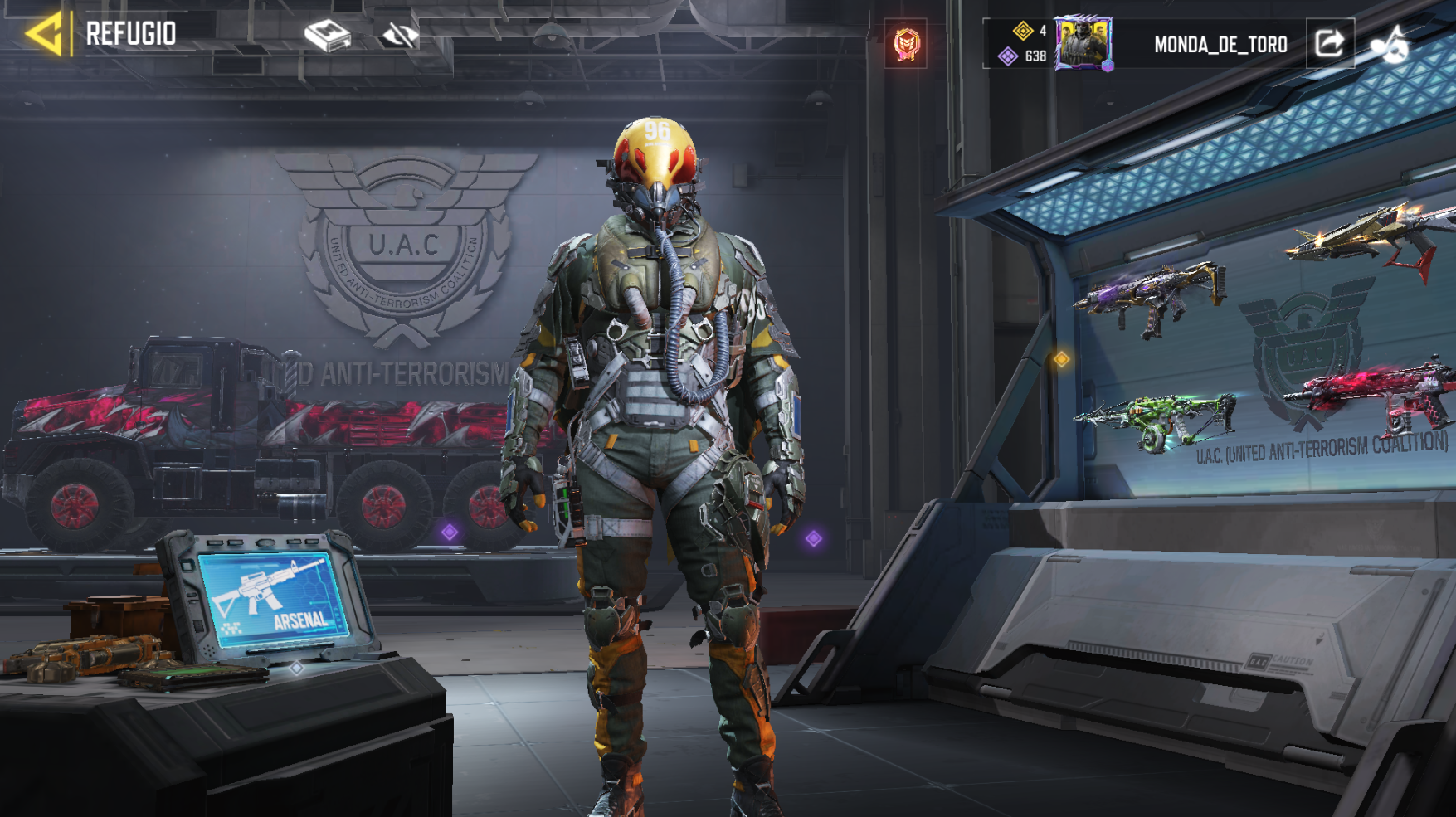Open the Arsenal tablet screen

(272, 597)
